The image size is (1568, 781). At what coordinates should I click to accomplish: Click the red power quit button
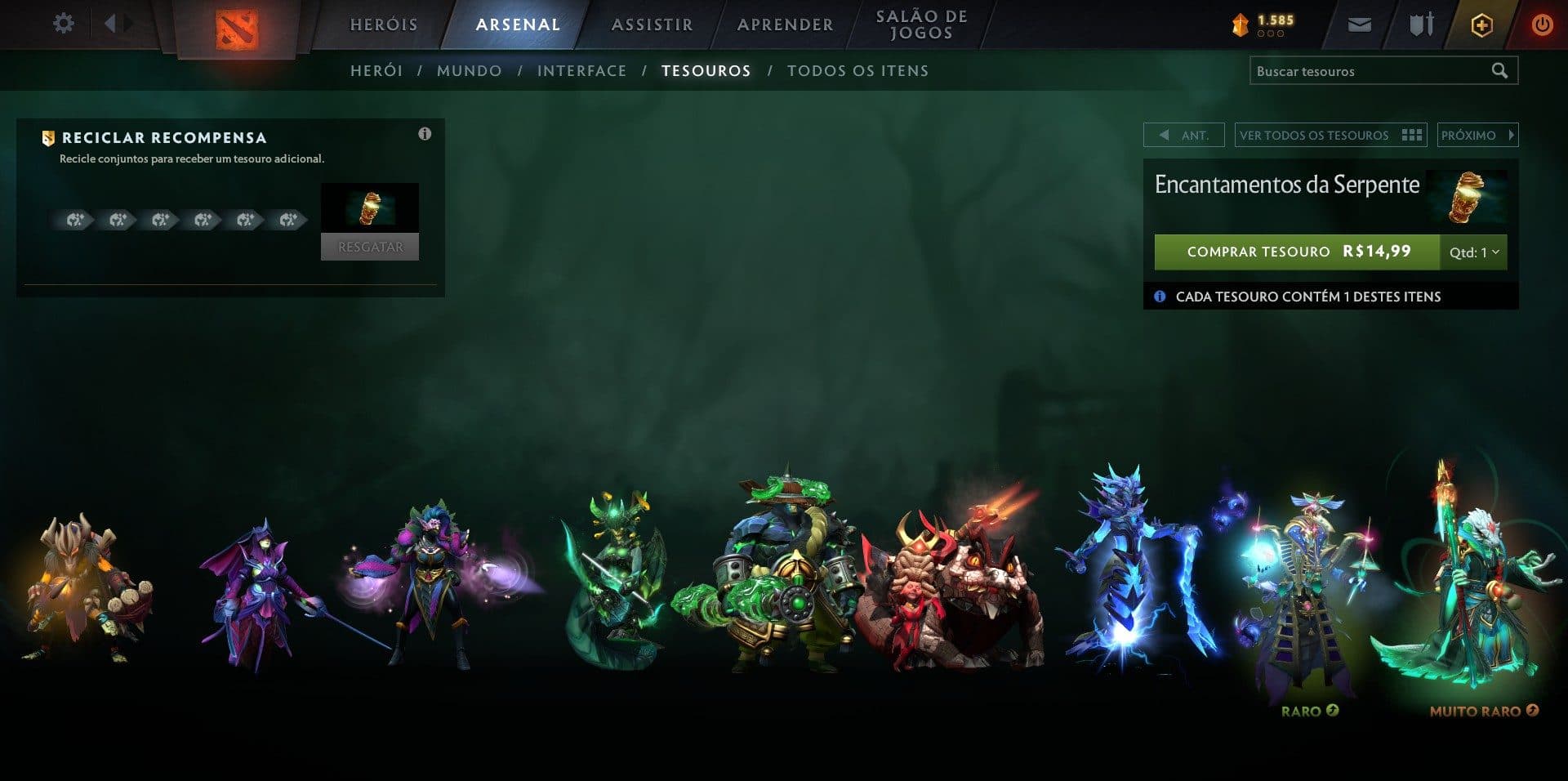coord(1542,25)
